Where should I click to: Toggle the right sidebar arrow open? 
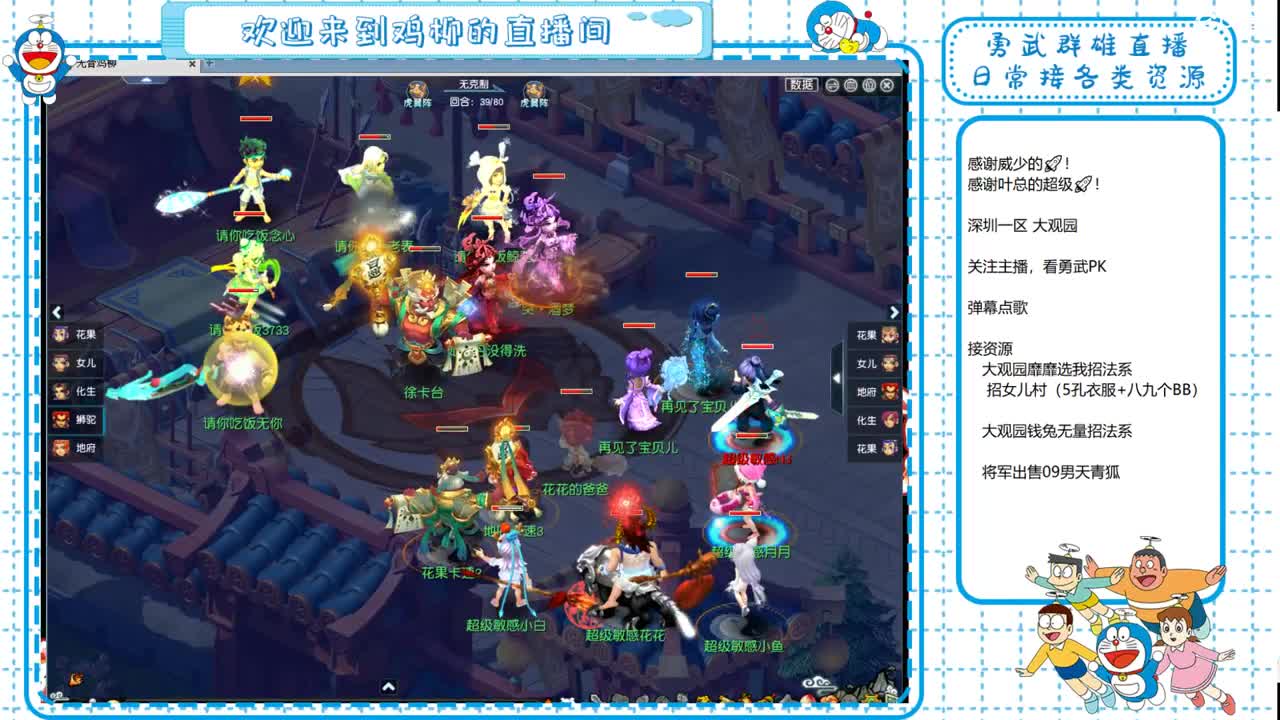tap(894, 311)
